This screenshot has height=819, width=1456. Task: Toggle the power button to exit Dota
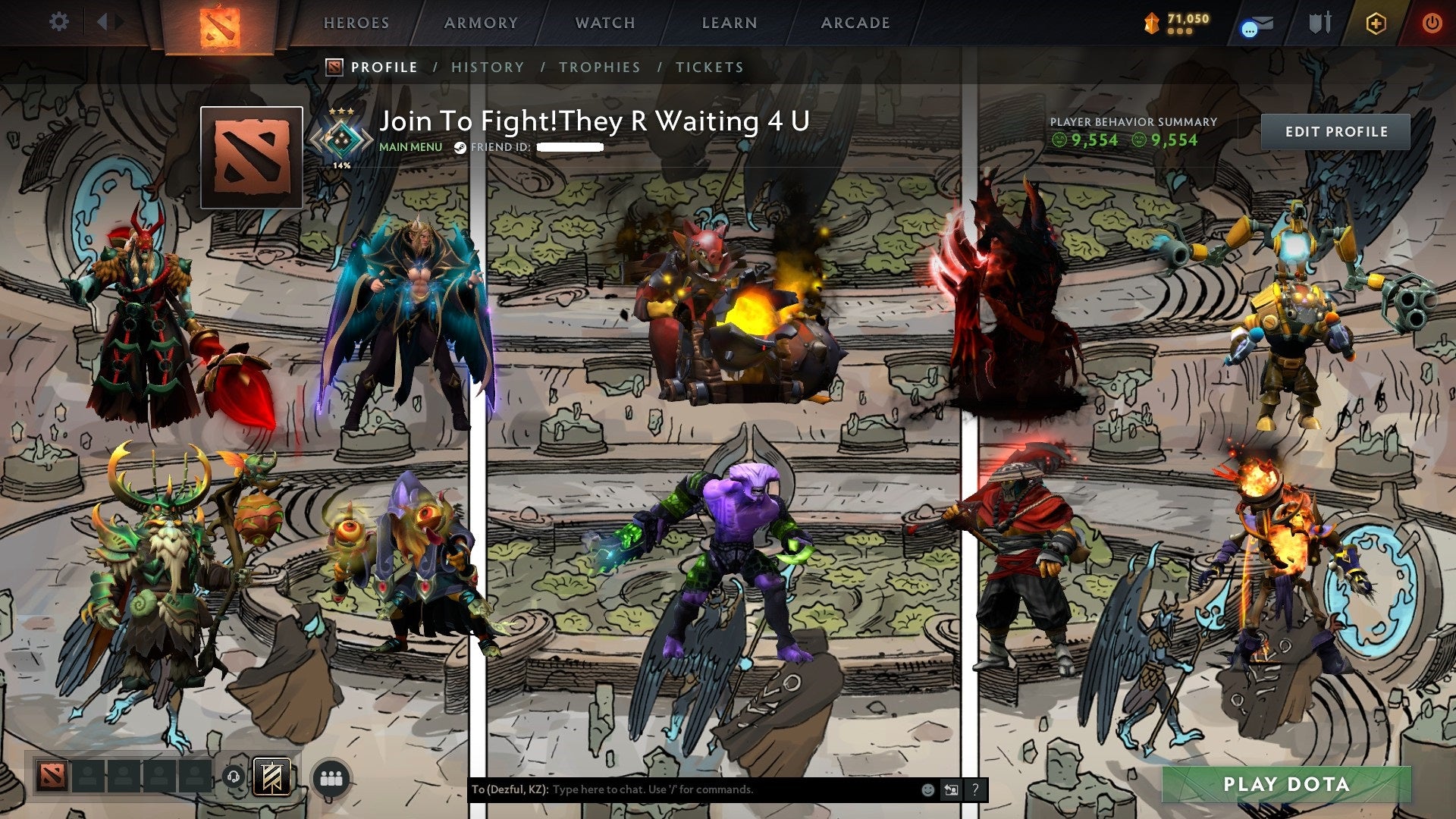(x=1432, y=22)
